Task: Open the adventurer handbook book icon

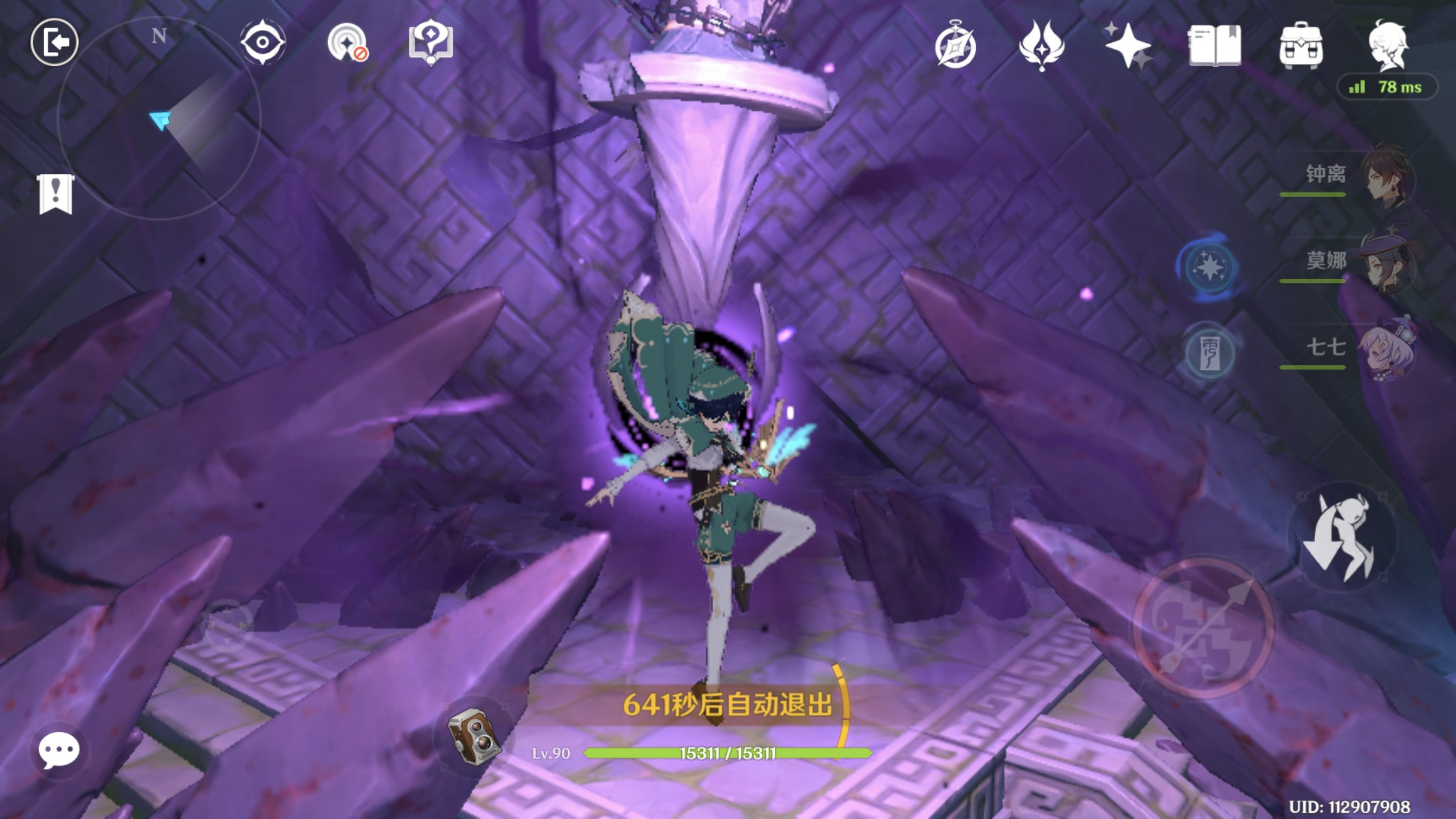Action: 1214,46
